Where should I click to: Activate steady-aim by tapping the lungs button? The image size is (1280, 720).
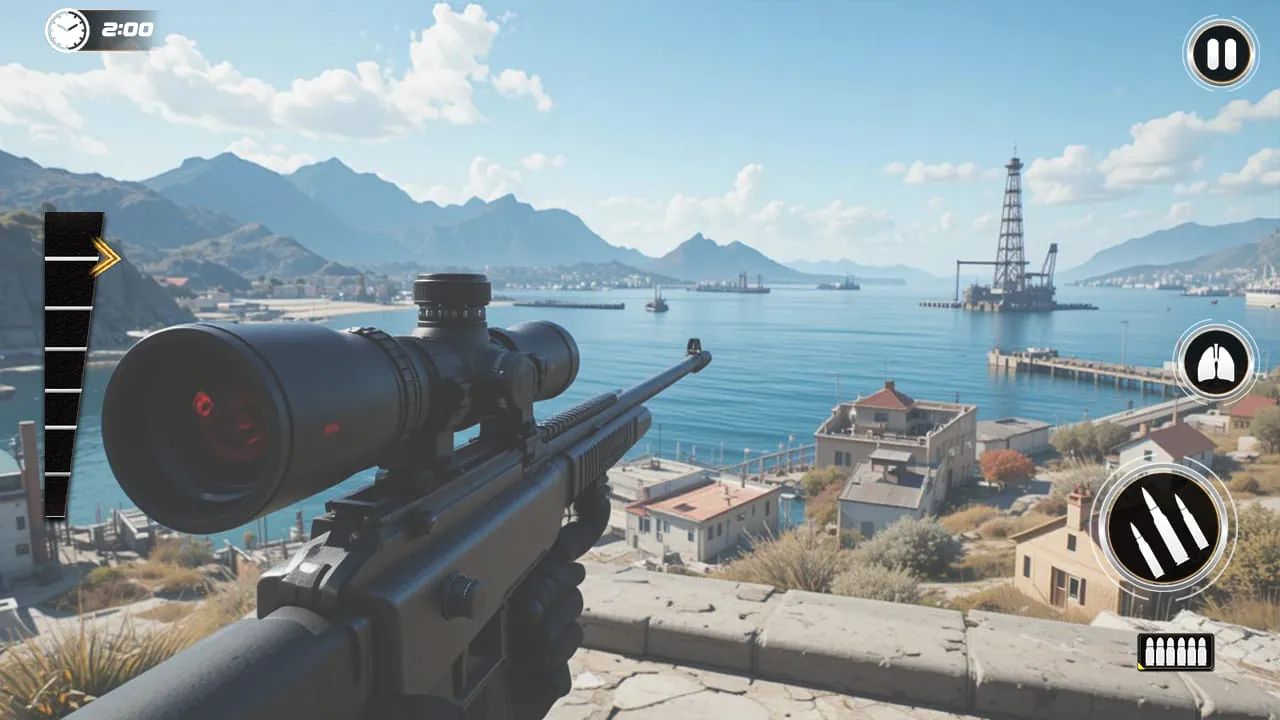click(x=1215, y=362)
